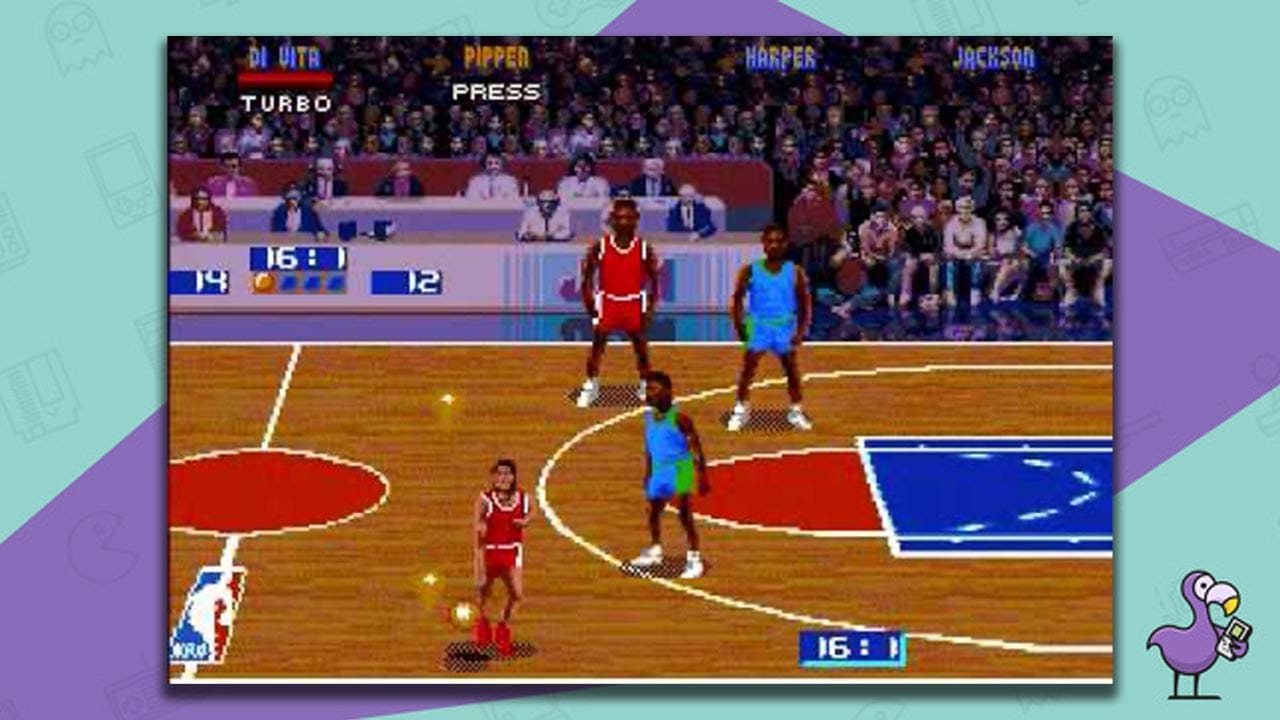The image size is (1280, 720).
Task: Toggle the TURBO indicator under Di Vita
Action: pos(286,103)
